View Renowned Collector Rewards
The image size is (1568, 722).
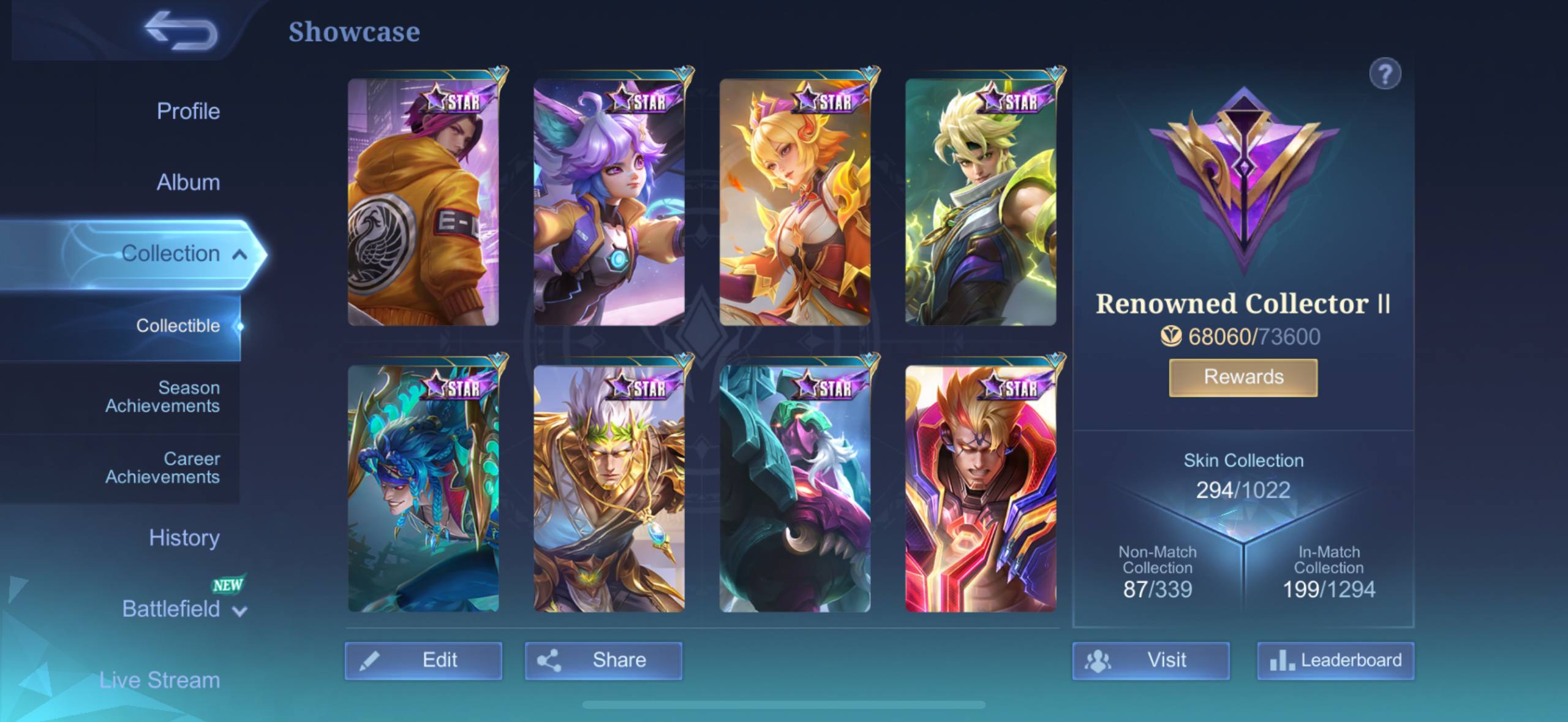[1243, 377]
